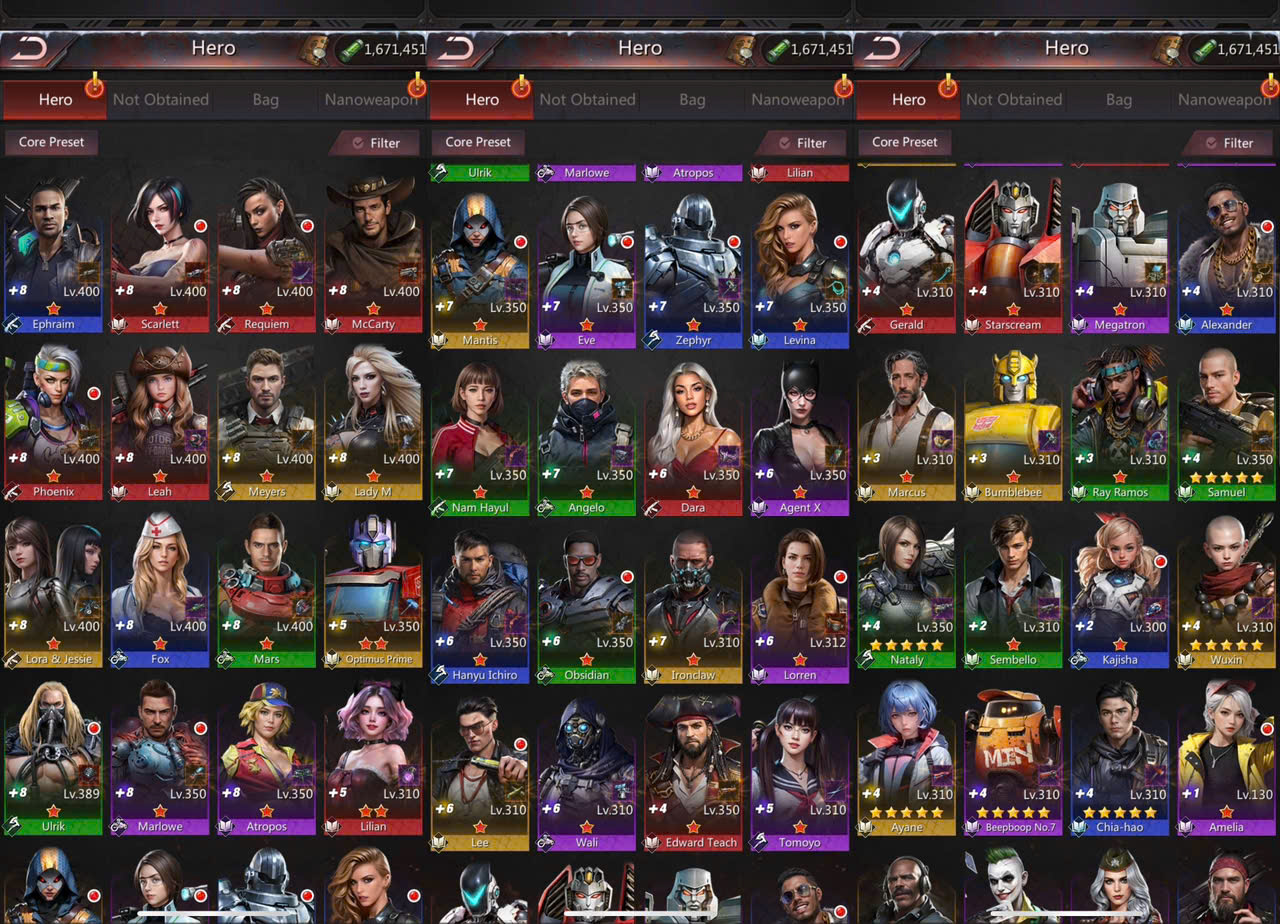The width and height of the screenshot is (1280, 924).
Task: Select the Lora & Jessie card
Action: tap(53, 590)
